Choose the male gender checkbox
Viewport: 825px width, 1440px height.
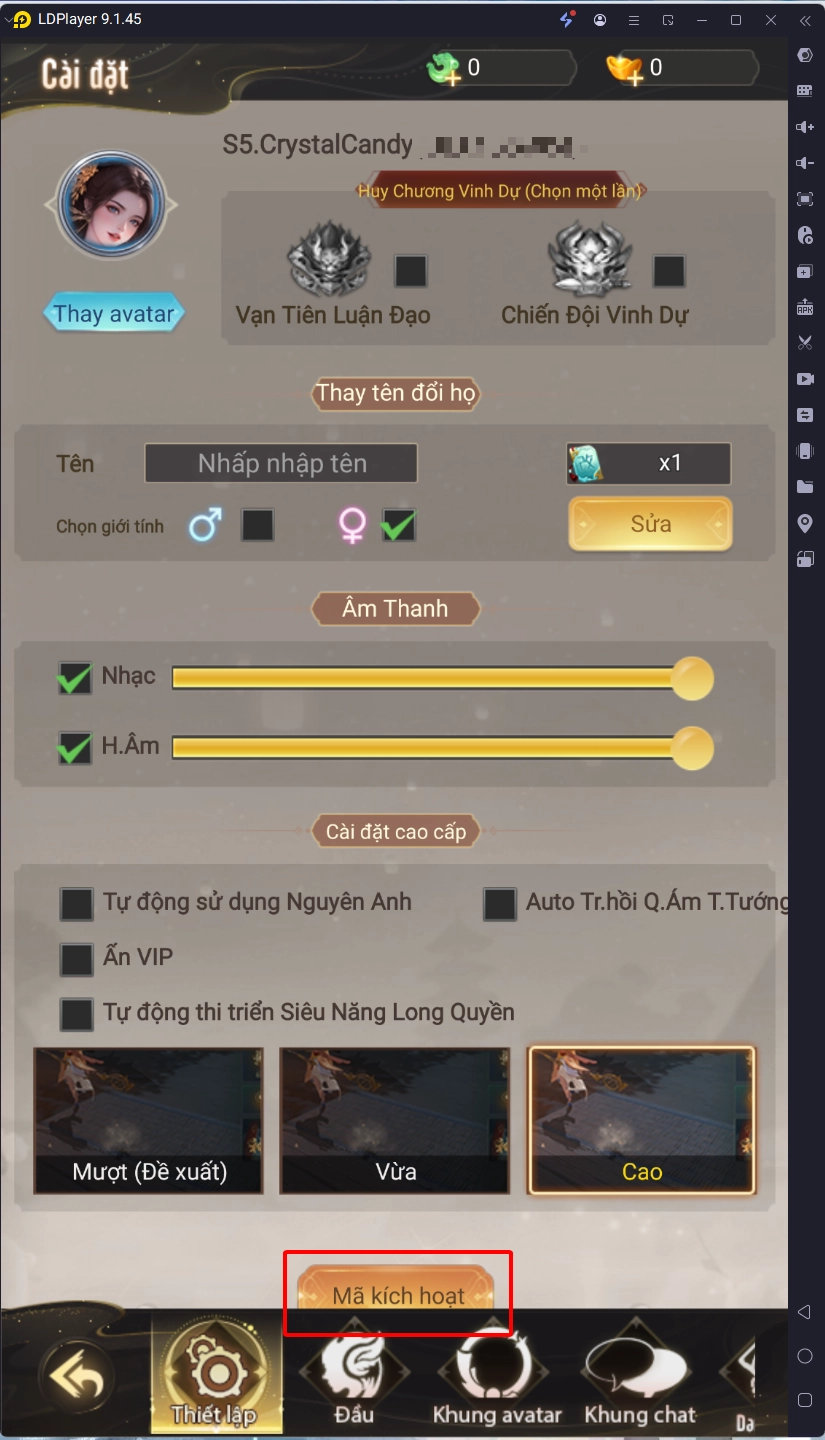click(x=257, y=525)
